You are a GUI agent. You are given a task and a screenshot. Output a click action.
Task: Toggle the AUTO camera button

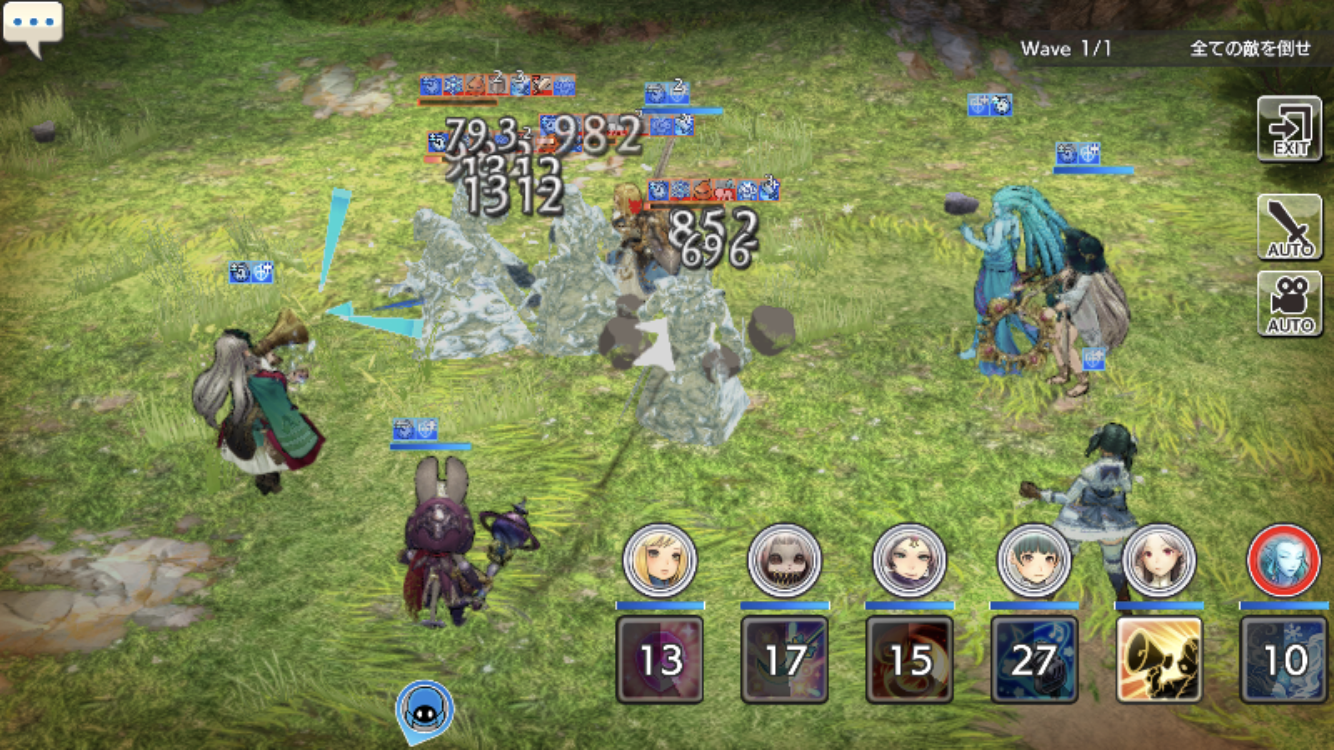click(x=1290, y=303)
